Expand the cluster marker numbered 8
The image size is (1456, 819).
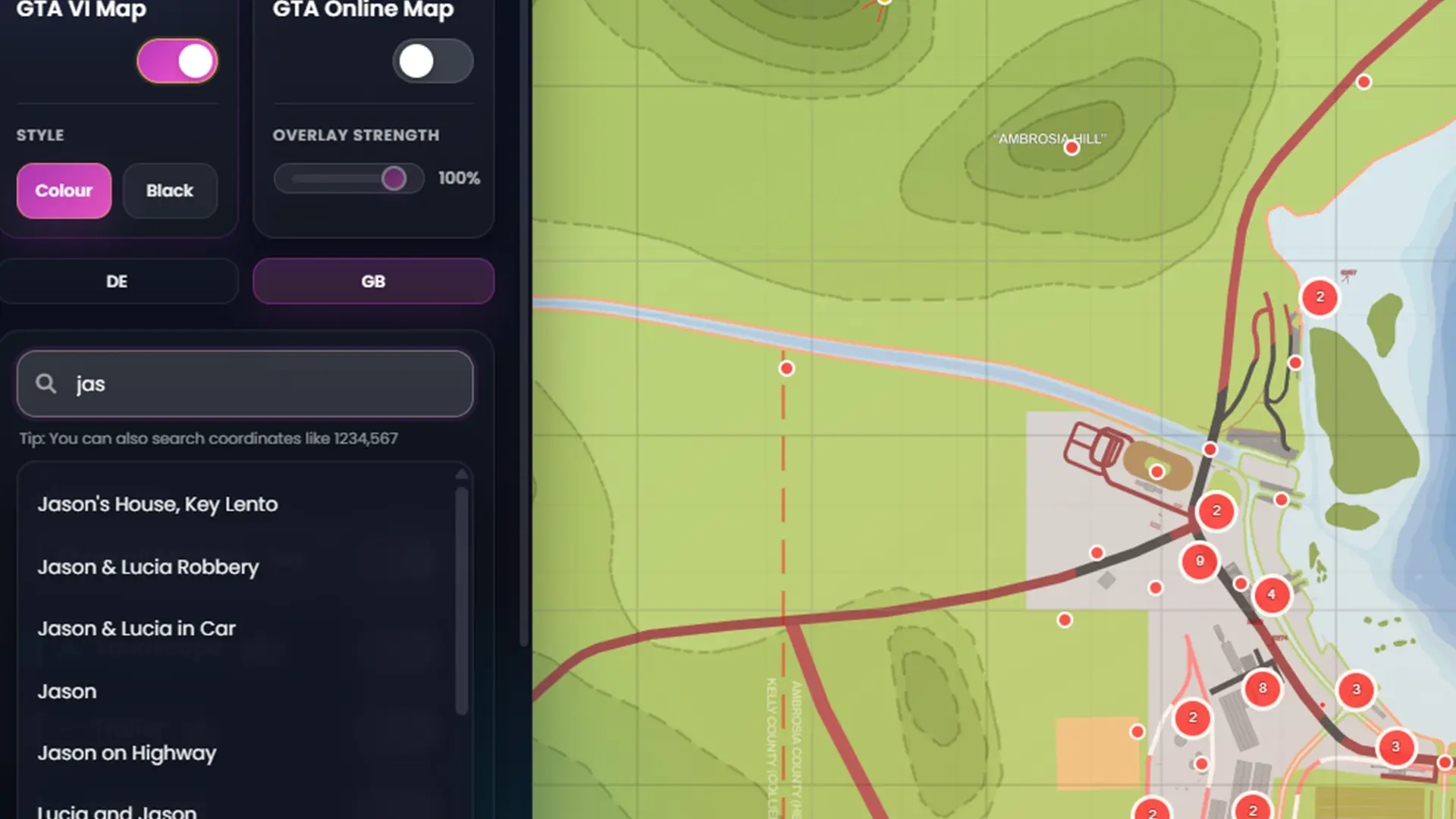(1263, 689)
